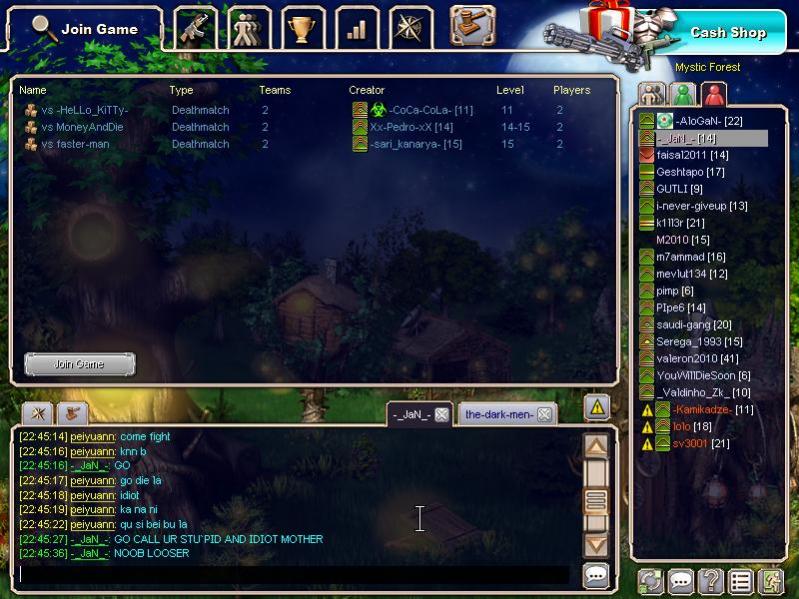Select the game vs MoneyAndDie
The image size is (799, 599).
point(82,127)
